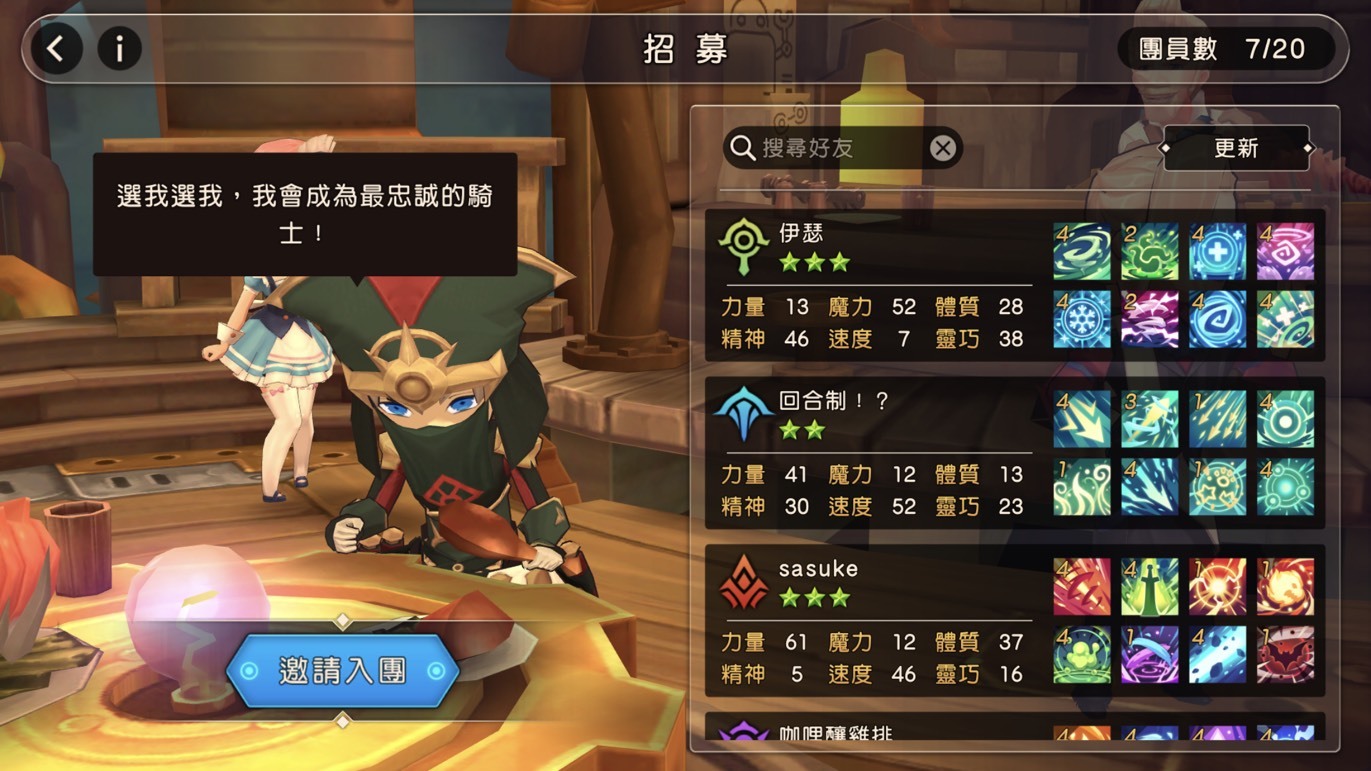Clear the search text with the X button
Viewport: 1371px width, 771px height.
point(941,147)
